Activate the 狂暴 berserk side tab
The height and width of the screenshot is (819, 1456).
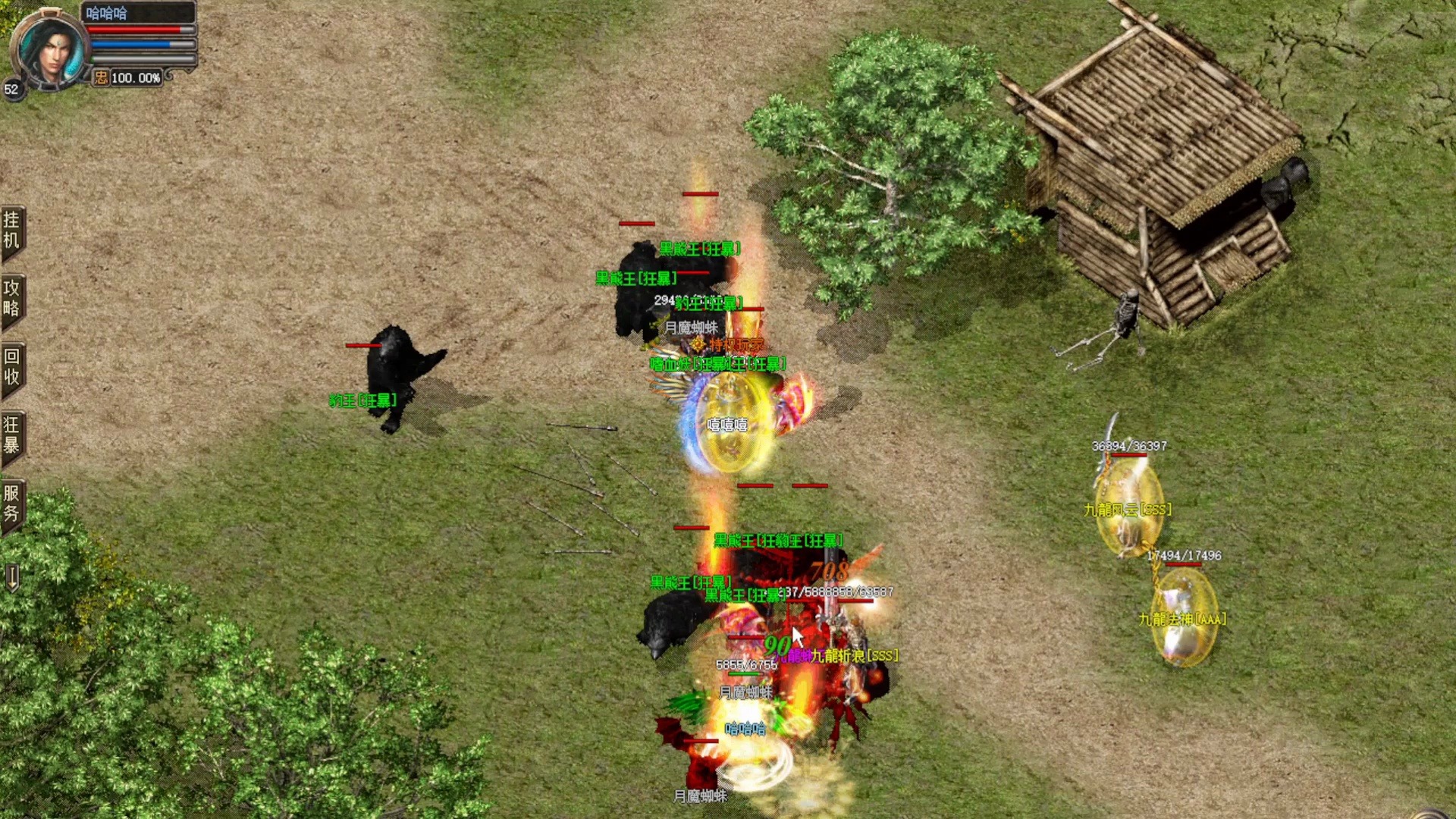12,435
